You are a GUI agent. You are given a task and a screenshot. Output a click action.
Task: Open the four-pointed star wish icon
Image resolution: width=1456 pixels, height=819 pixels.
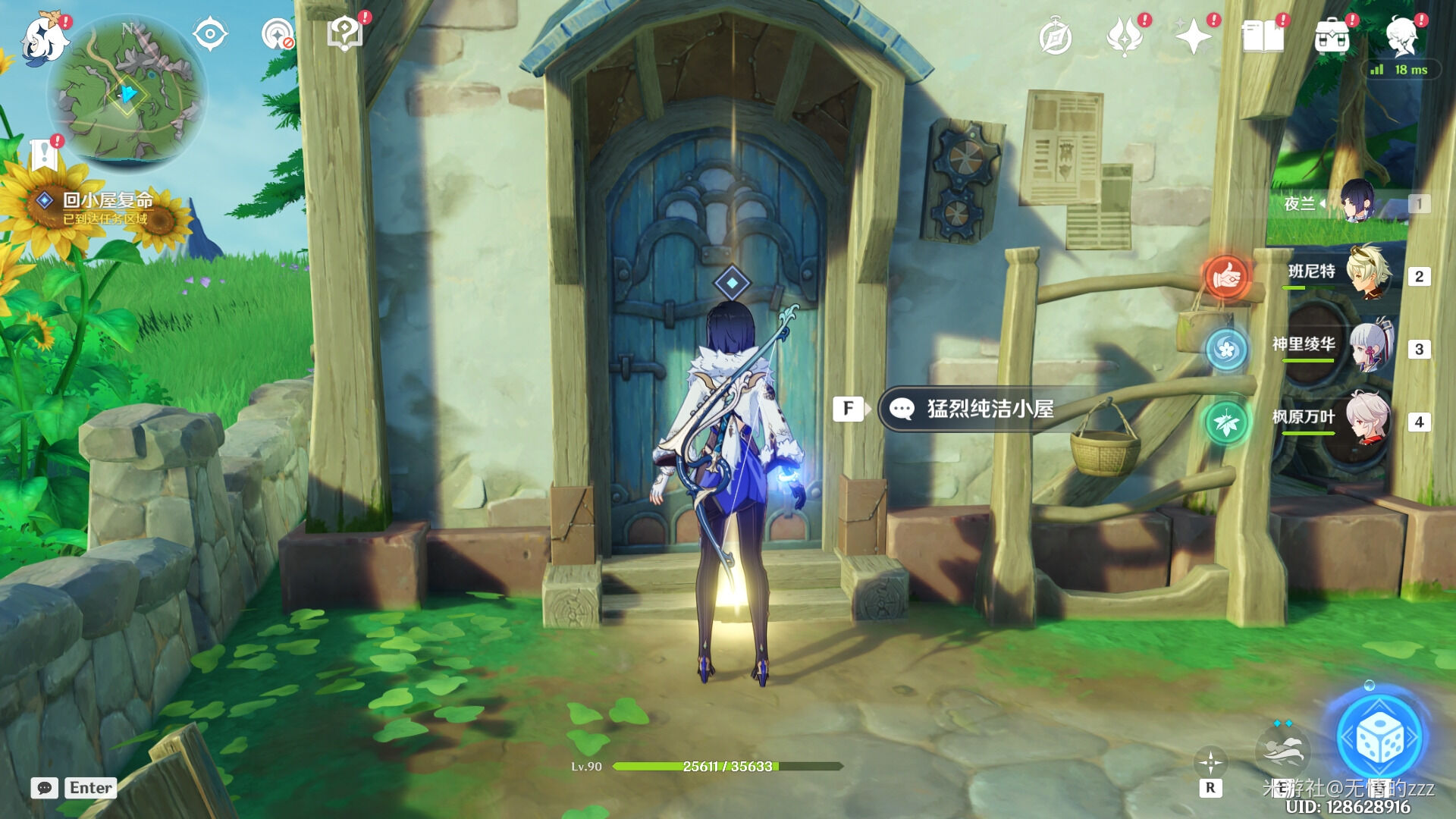tap(1193, 36)
